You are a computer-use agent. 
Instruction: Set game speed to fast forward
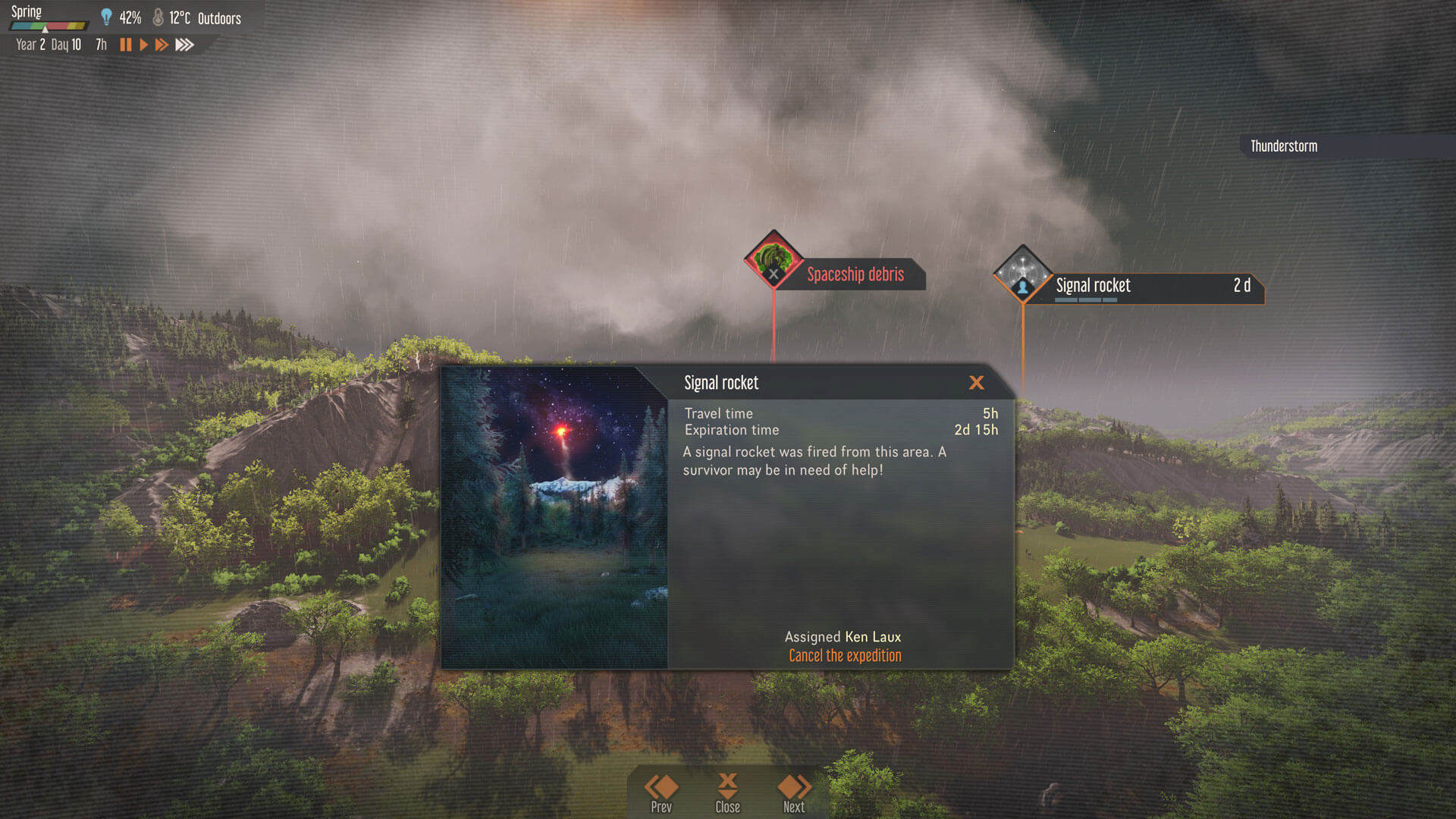tap(162, 45)
